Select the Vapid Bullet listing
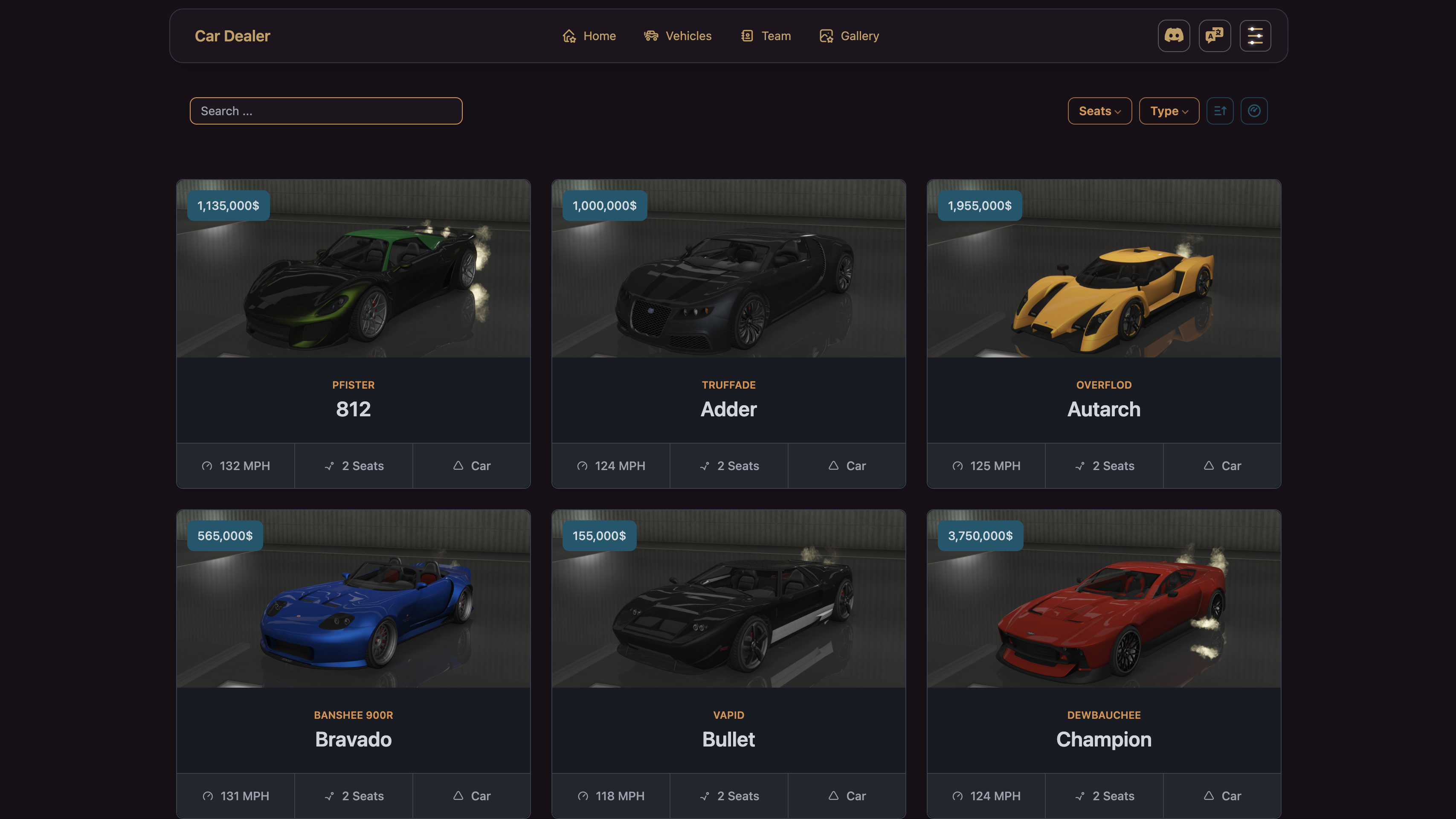 point(728,664)
